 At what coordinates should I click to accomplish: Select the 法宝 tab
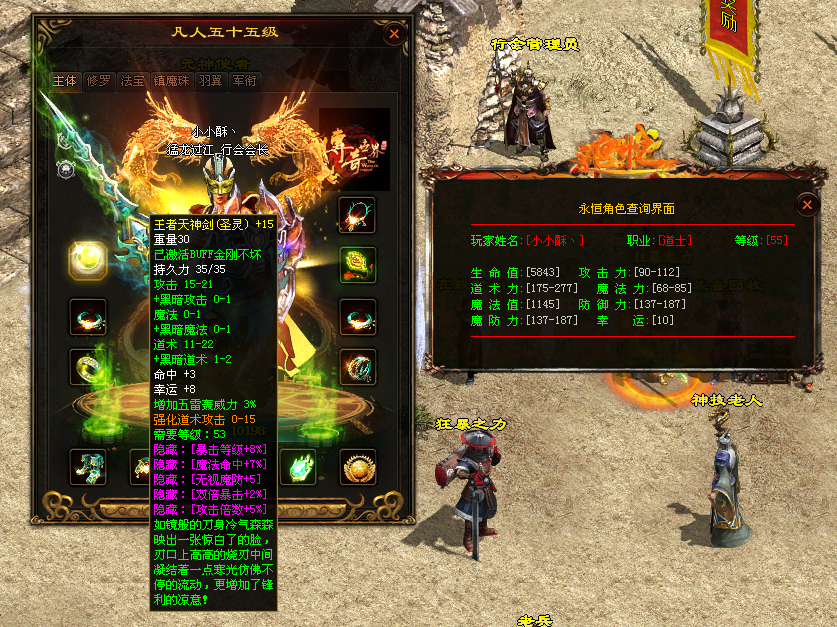coord(132,81)
